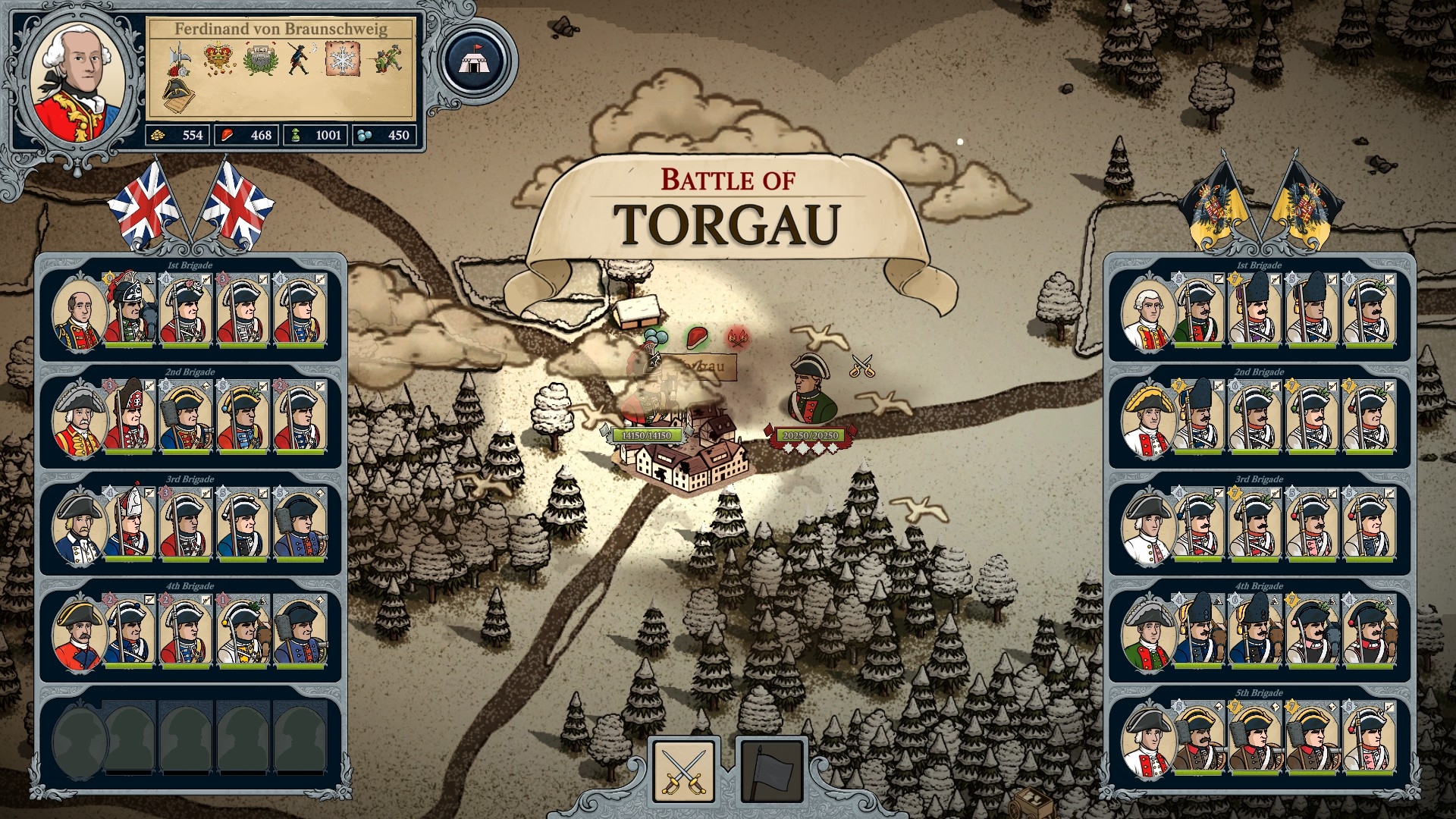Screen dimensions: 1456x819
Task: Select the plumed cavalry unit in British 1st Brigade
Action: (130, 312)
